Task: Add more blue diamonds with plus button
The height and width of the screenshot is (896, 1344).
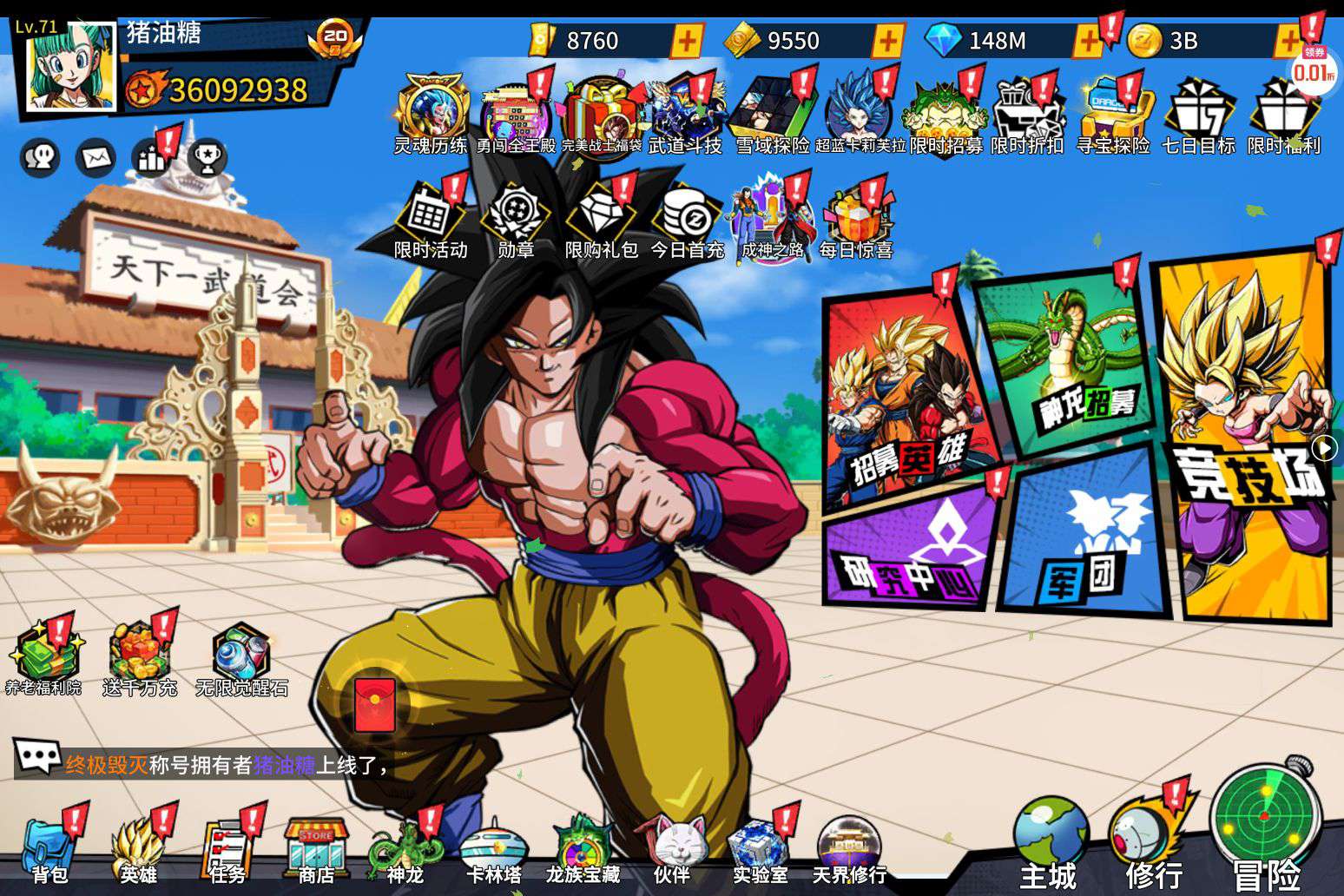Action: click(x=1087, y=40)
